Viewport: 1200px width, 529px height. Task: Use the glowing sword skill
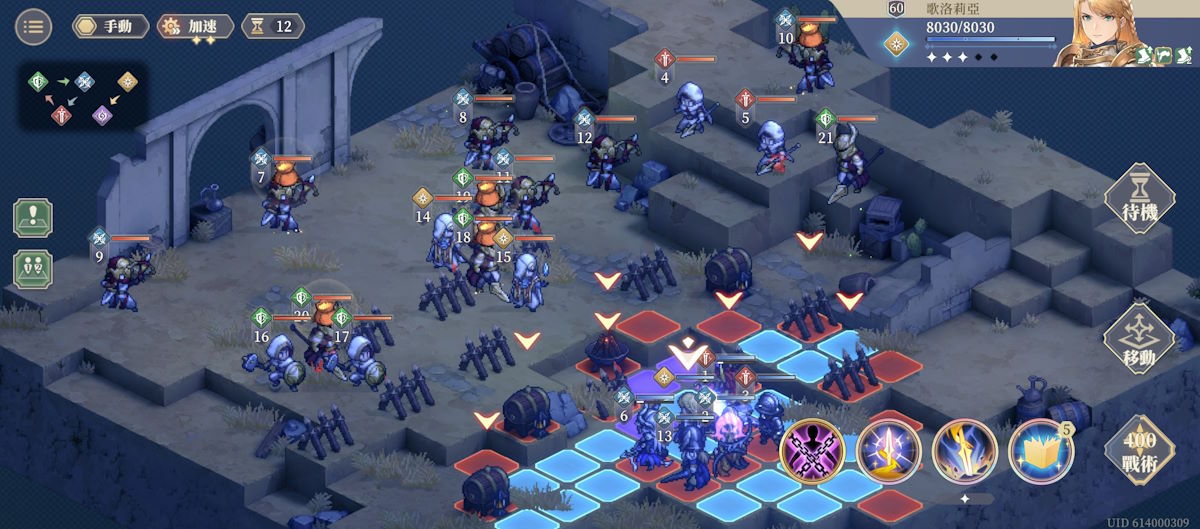889,450
